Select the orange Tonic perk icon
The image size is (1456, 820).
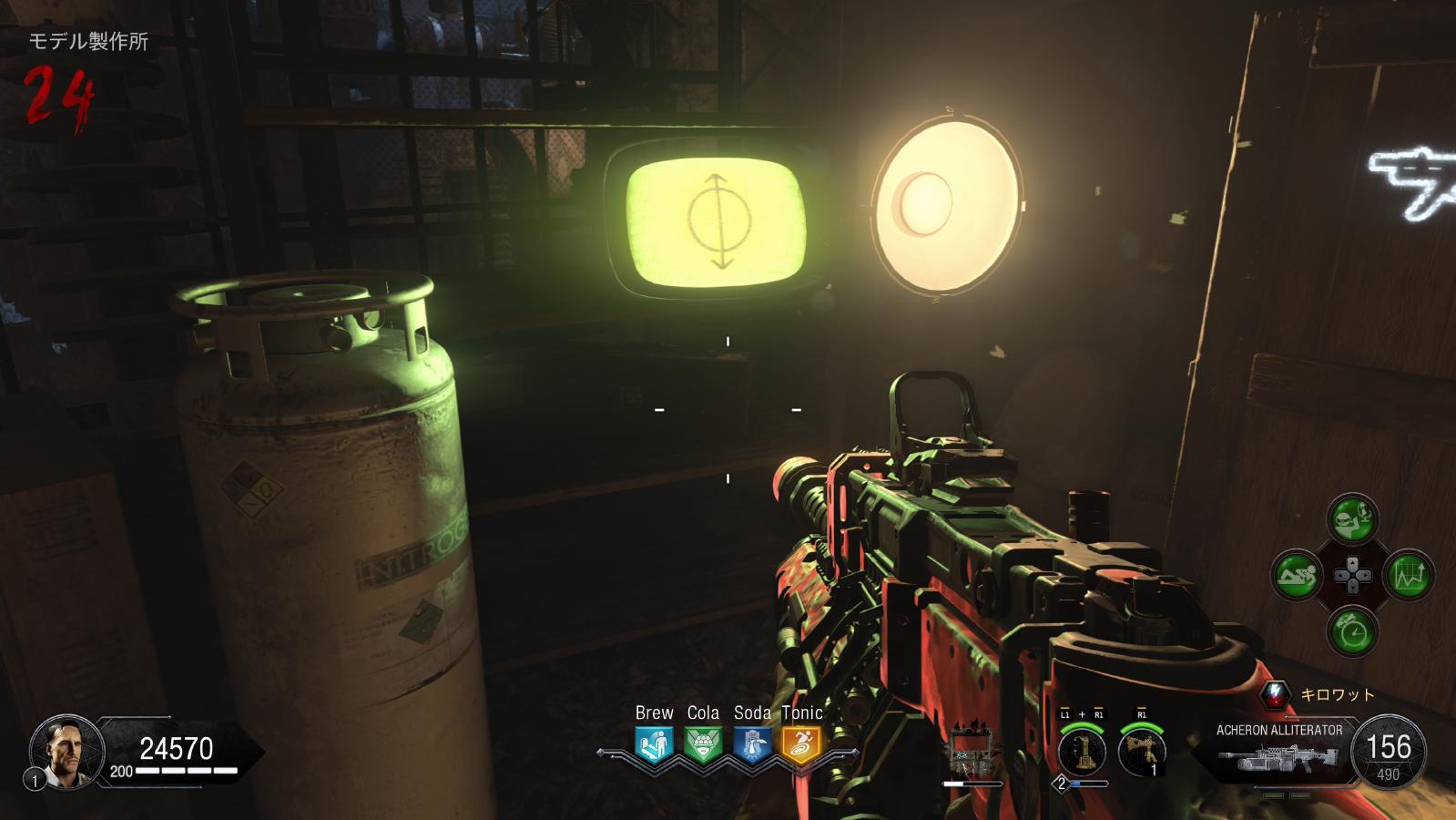click(801, 744)
